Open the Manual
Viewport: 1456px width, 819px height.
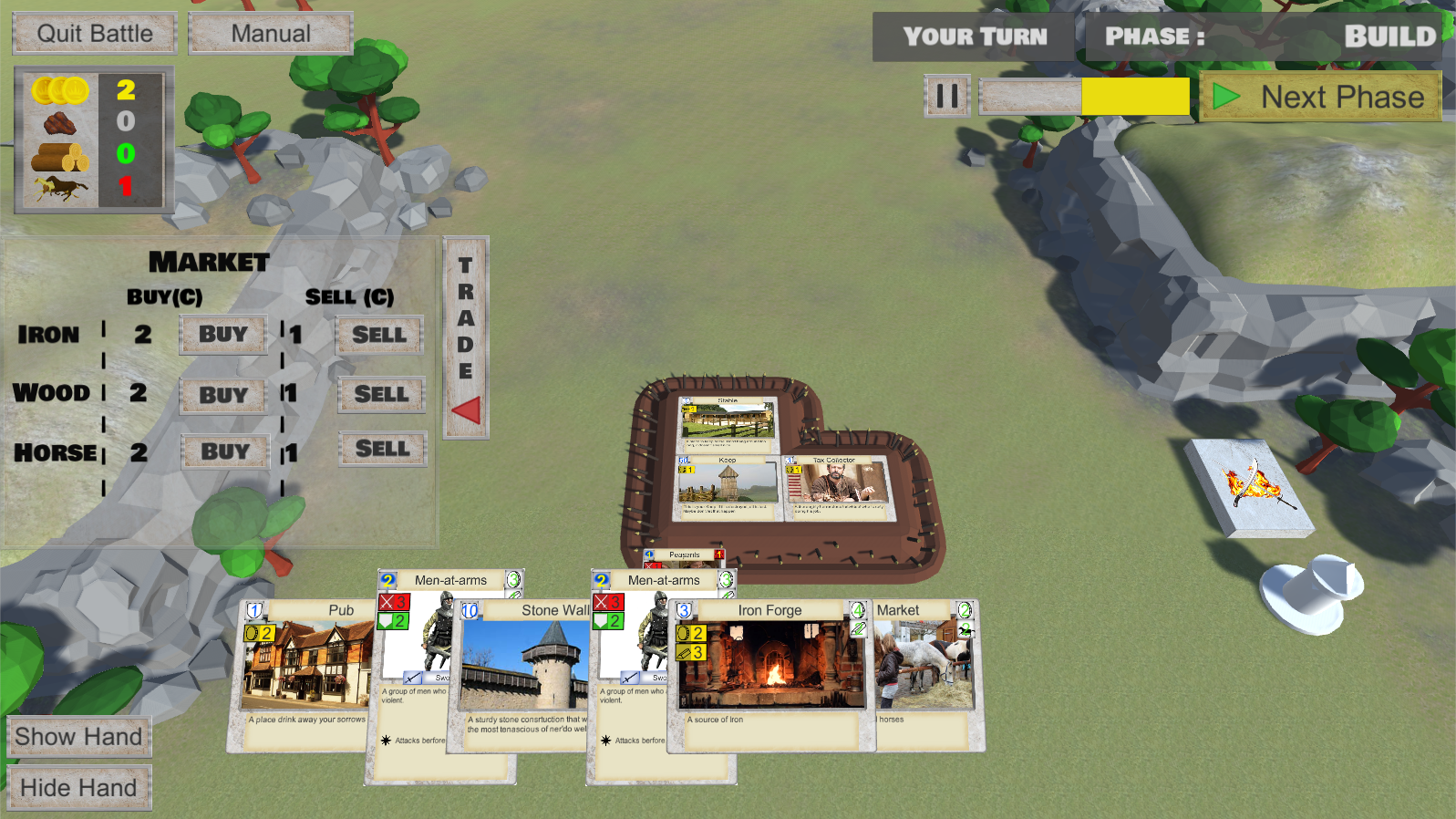[270, 34]
